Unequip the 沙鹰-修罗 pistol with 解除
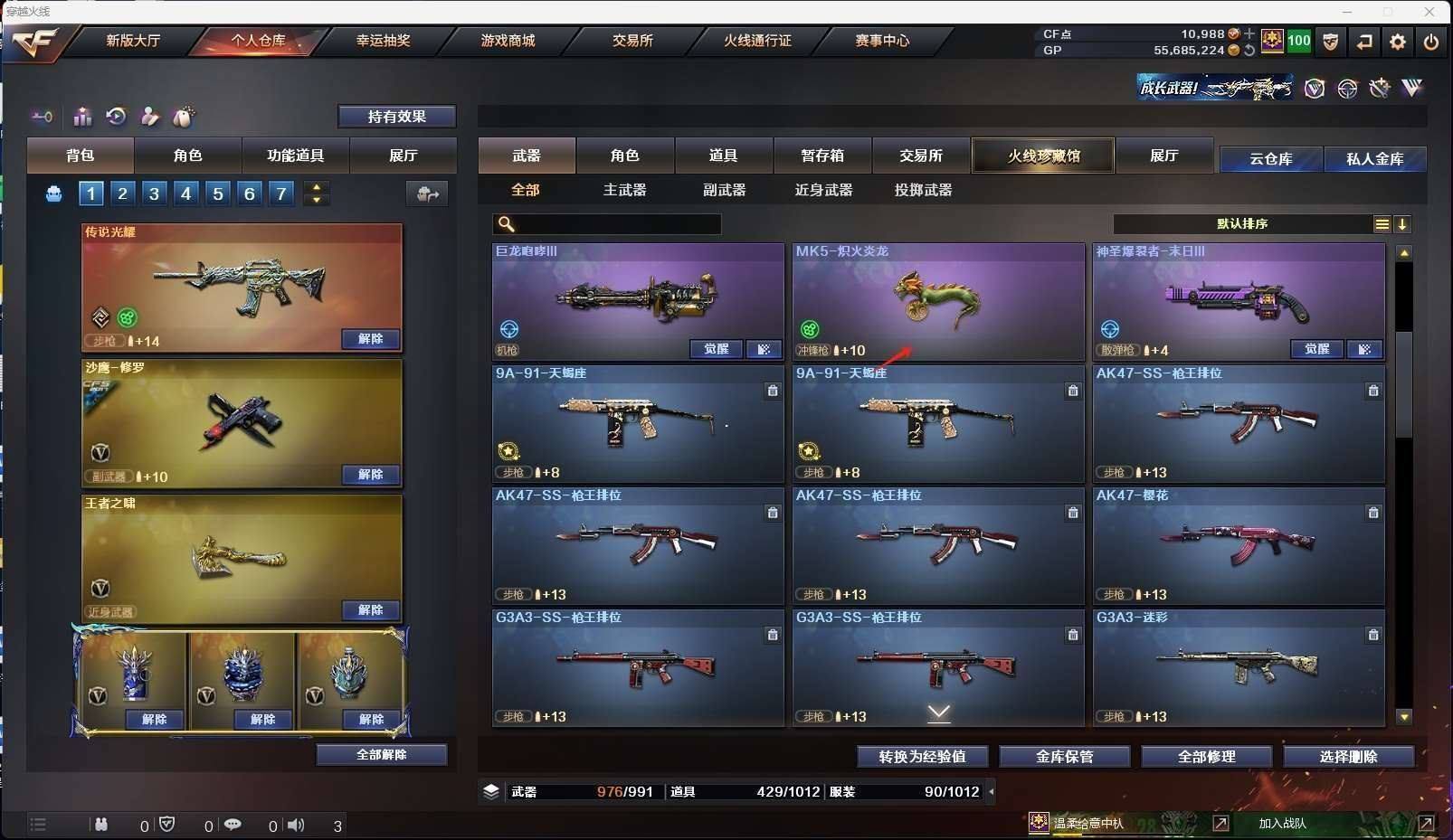The image size is (1453, 840). point(370,475)
